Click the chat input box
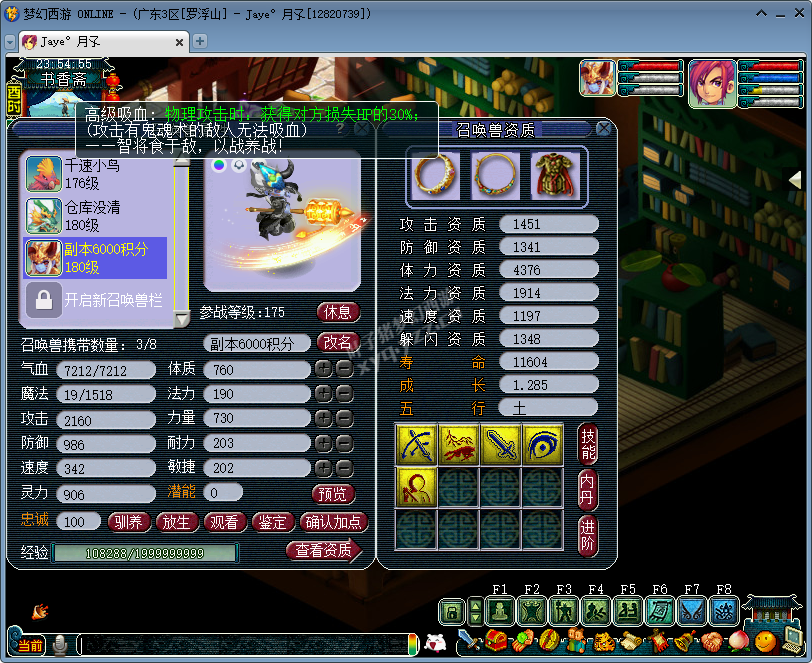 point(245,645)
